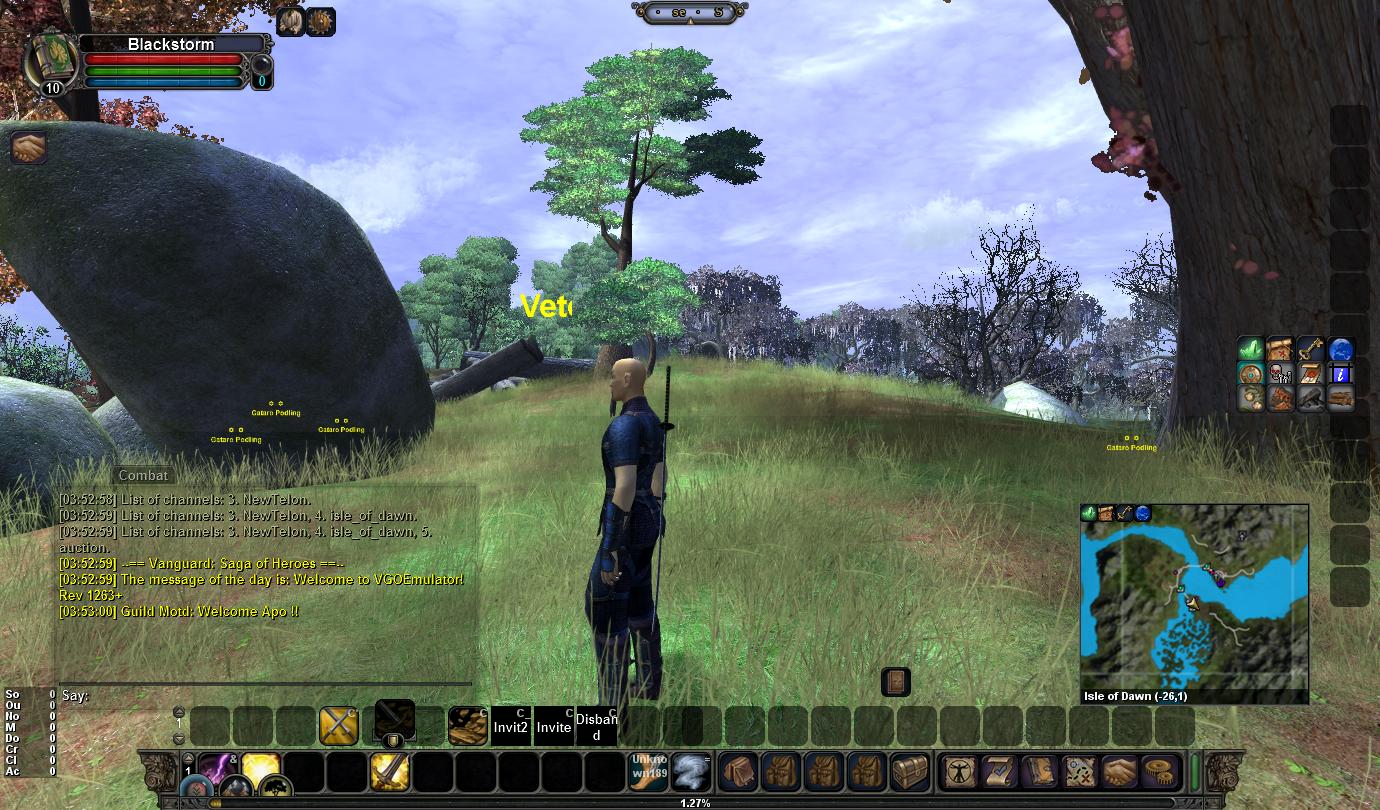Open the character sheet figure icon
This screenshot has width=1380, height=810.
click(960, 771)
